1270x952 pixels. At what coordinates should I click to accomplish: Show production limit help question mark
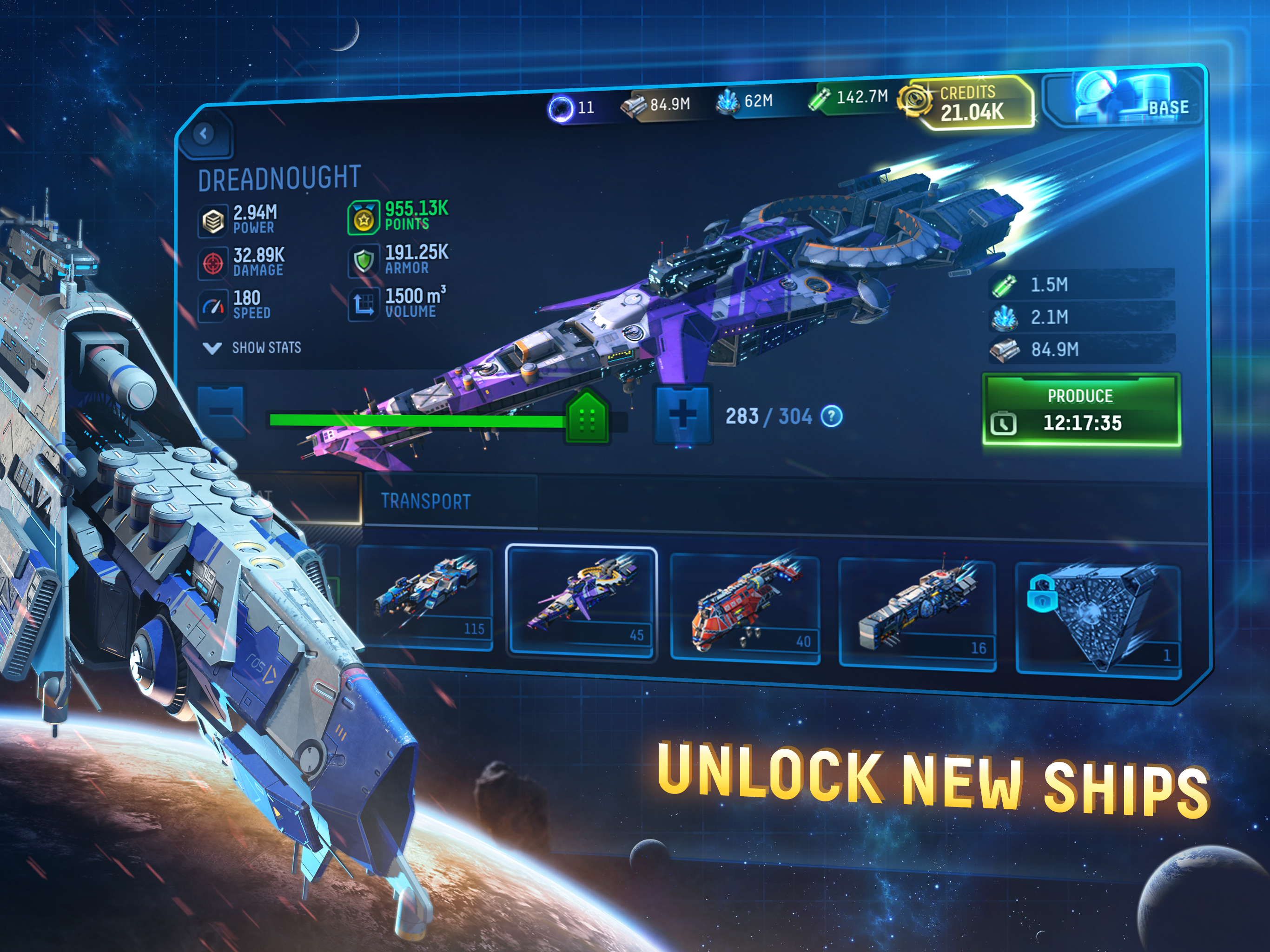831,416
